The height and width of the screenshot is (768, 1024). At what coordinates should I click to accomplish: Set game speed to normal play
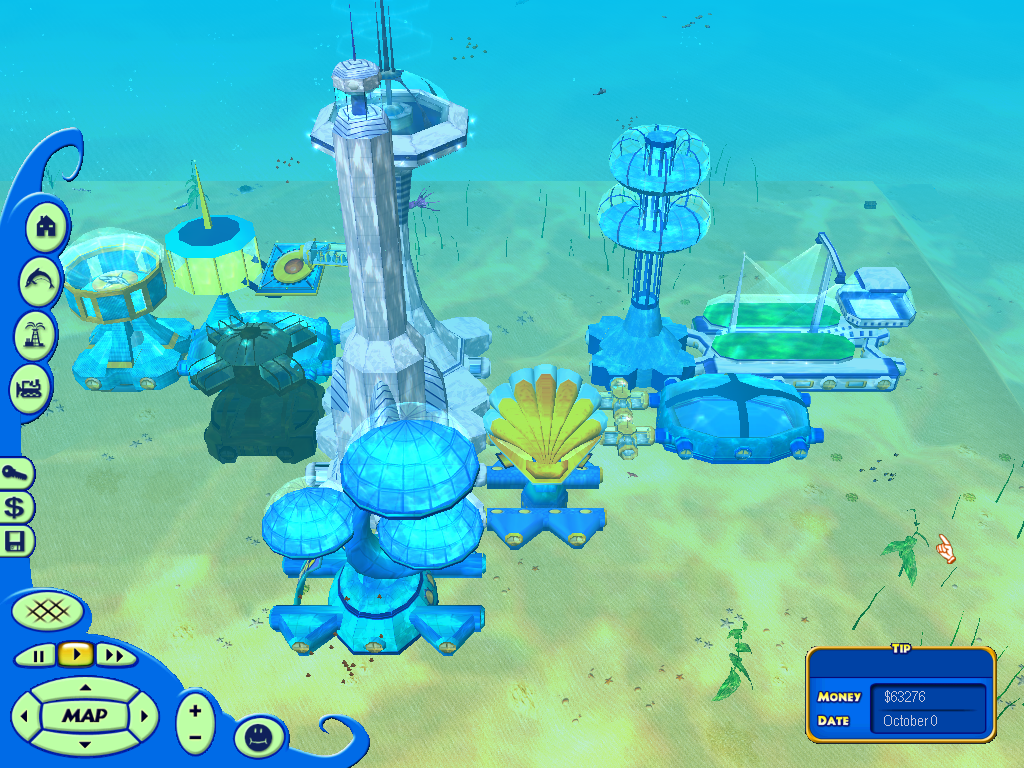tap(75, 655)
